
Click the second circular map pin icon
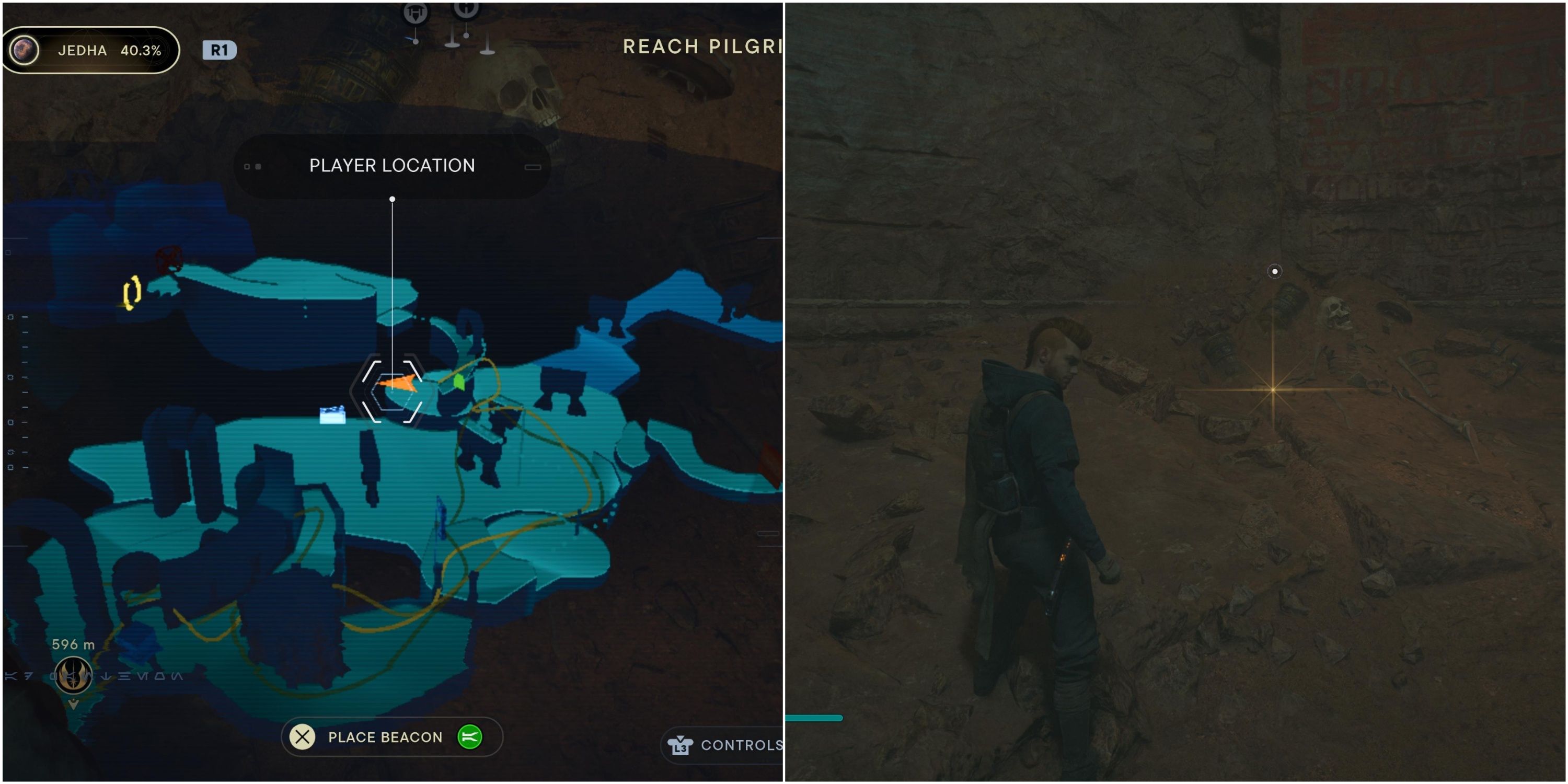pos(466,11)
